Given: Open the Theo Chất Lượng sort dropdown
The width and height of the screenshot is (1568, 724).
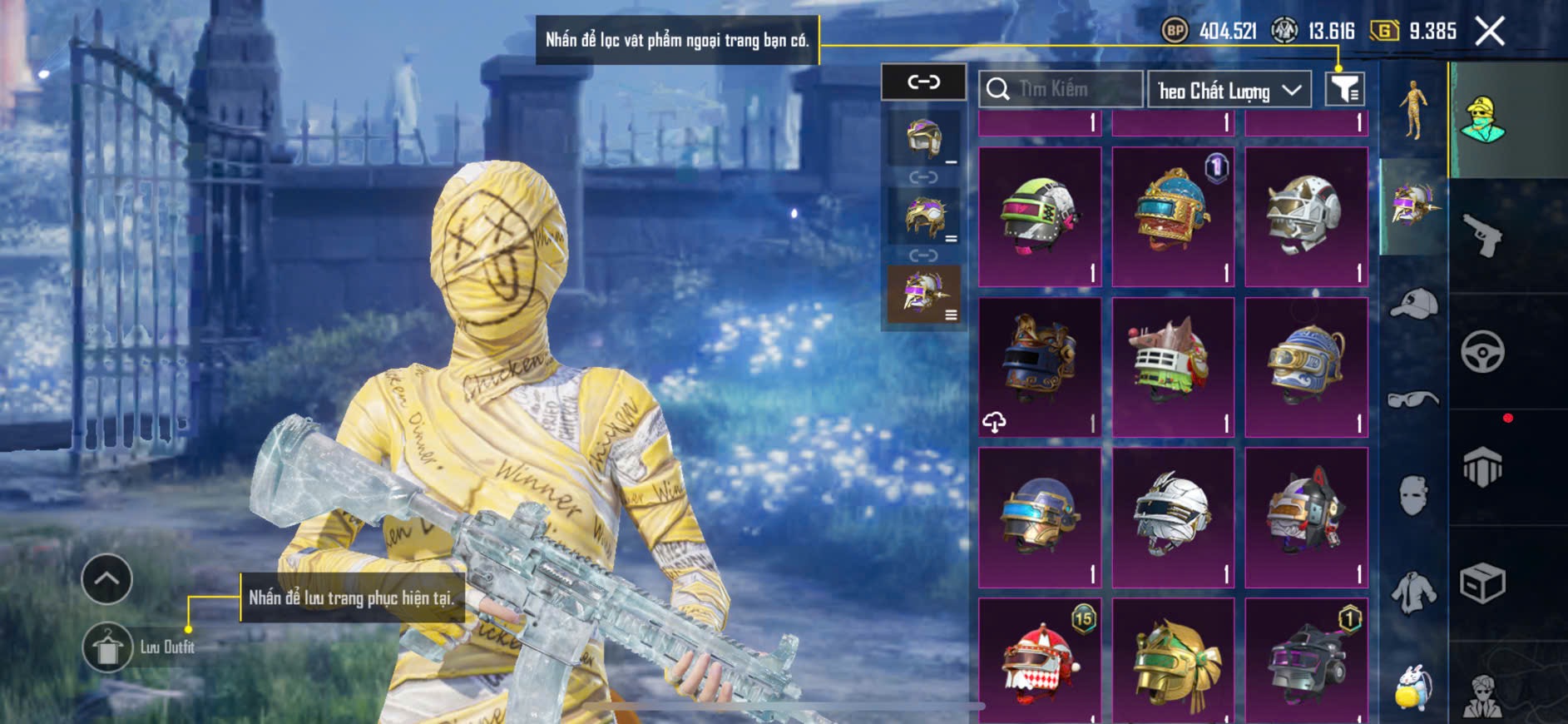Looking at the screenshot, I should (1229, 90).
